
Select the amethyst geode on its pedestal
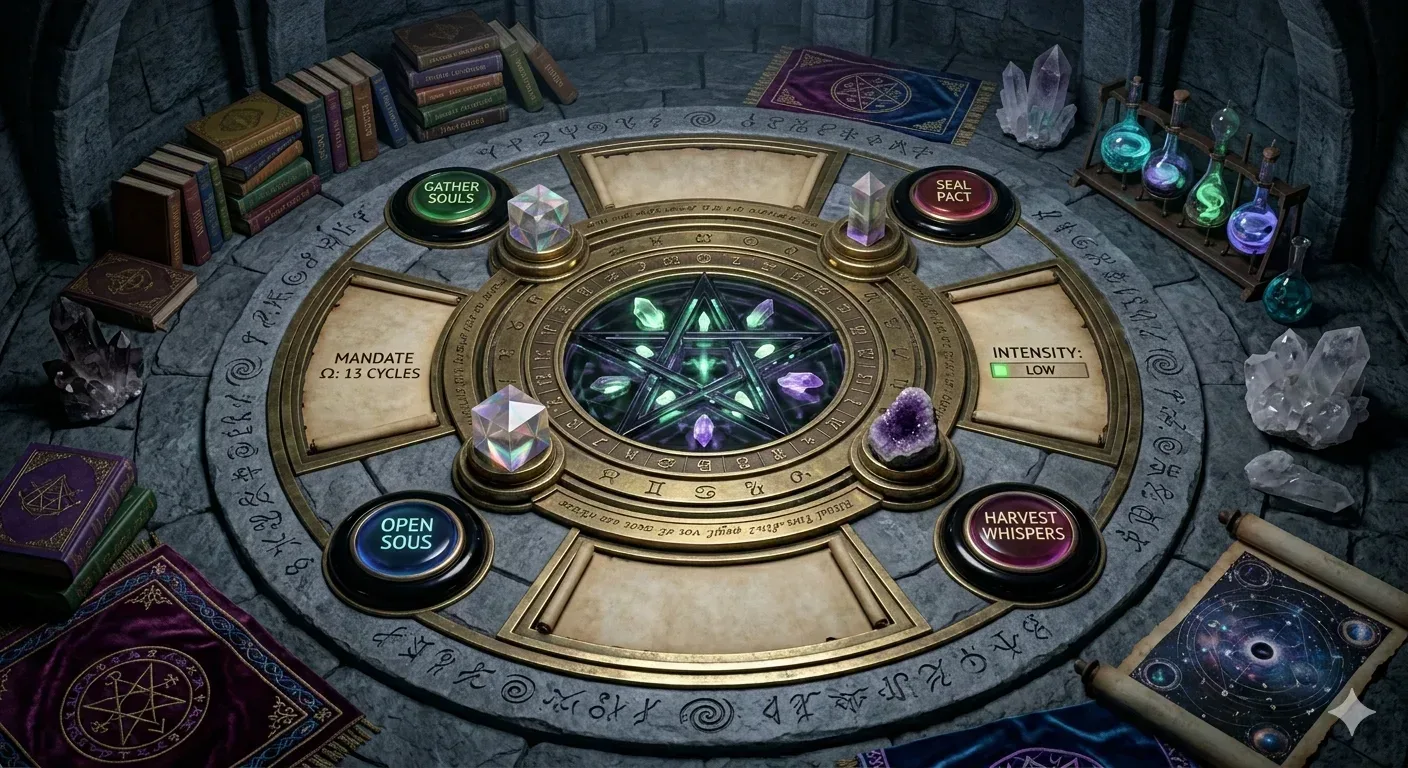point(904,428)
